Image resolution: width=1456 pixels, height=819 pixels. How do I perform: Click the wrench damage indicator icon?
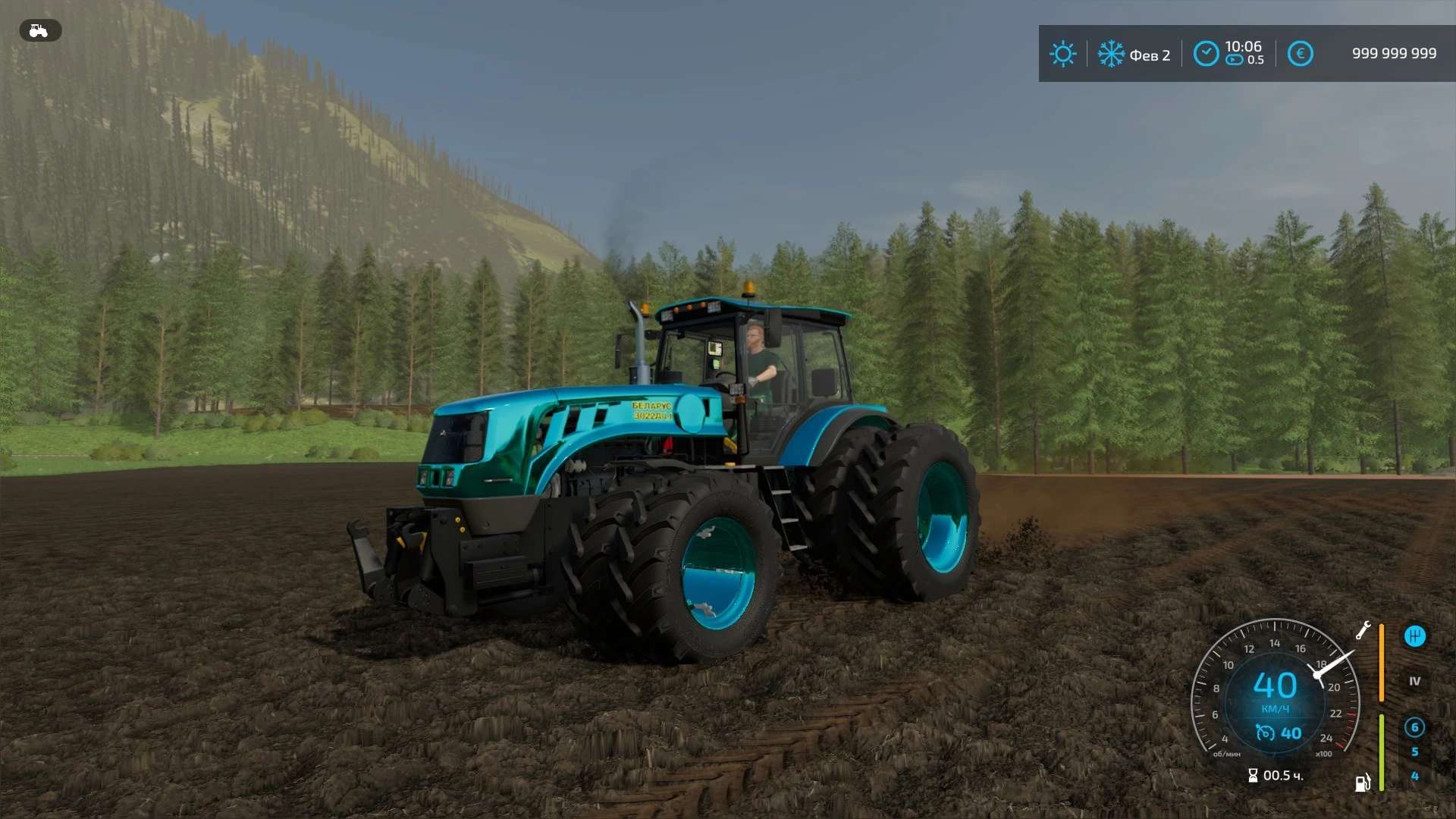[x=1363, y=630]
